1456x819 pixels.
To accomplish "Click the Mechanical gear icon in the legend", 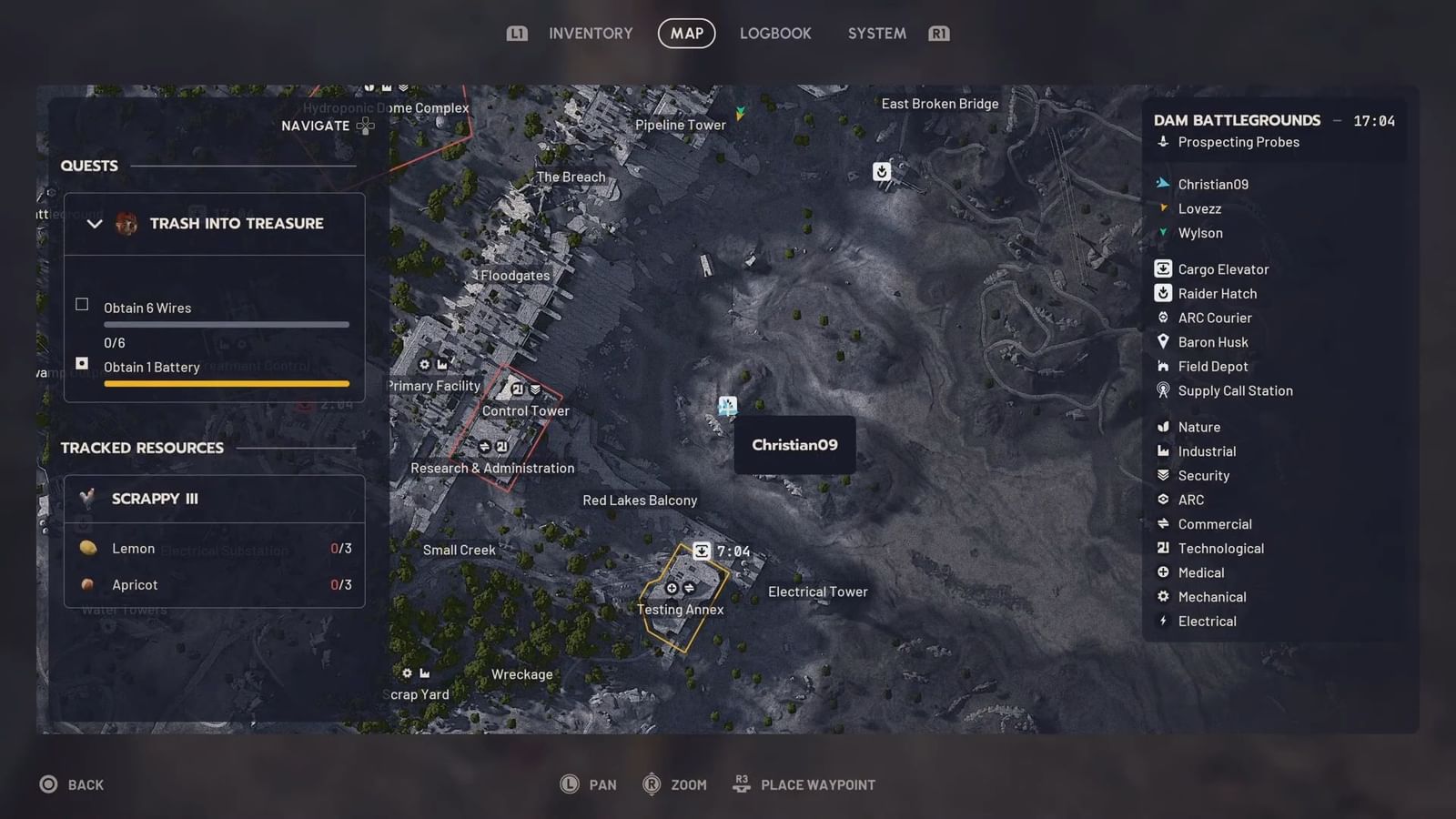I will [1163, 596].
